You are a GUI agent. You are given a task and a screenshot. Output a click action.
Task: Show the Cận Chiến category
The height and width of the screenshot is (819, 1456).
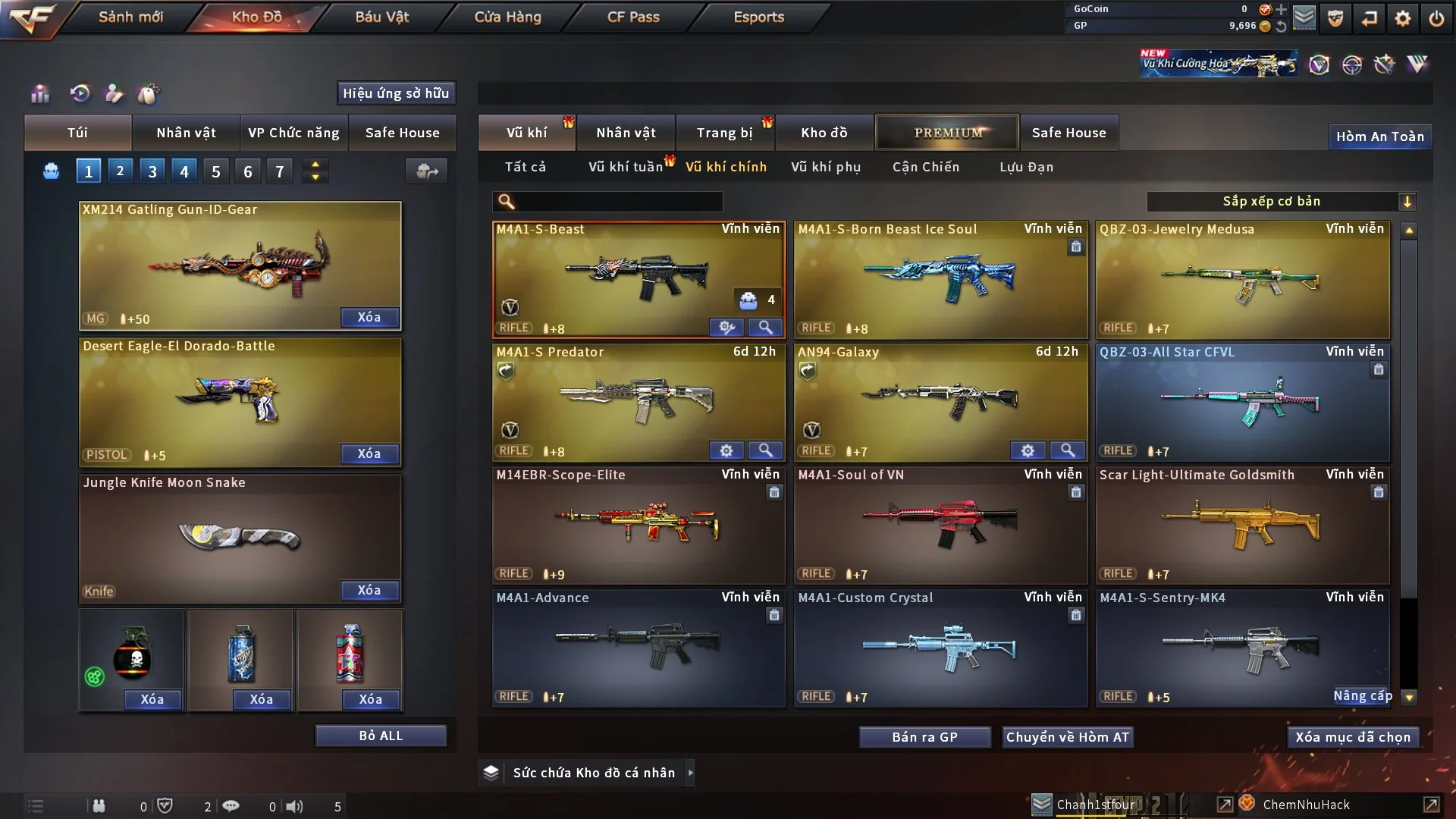tap(926, 167)
